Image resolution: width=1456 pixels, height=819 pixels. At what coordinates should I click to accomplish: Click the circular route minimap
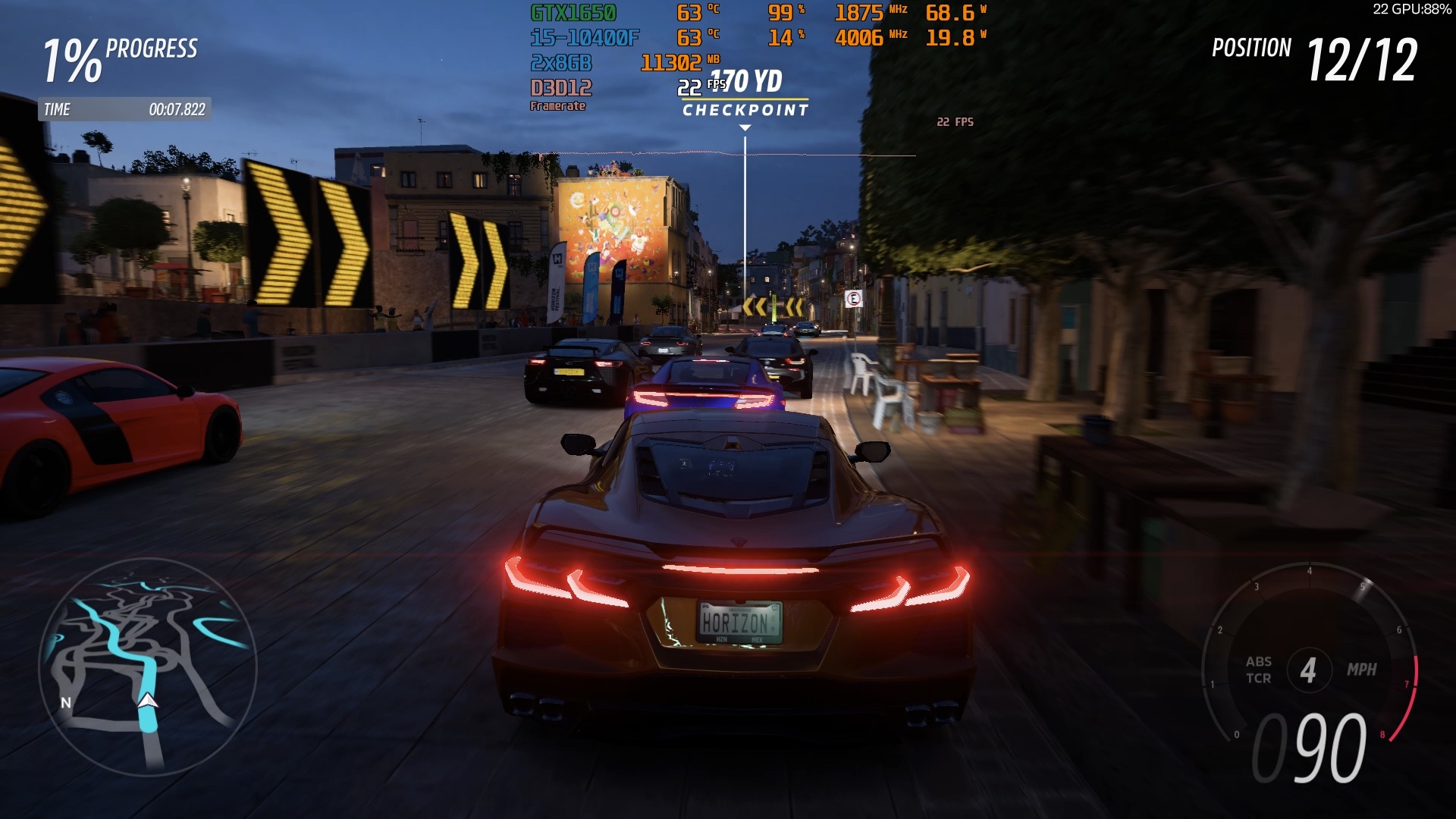point(148,666)
